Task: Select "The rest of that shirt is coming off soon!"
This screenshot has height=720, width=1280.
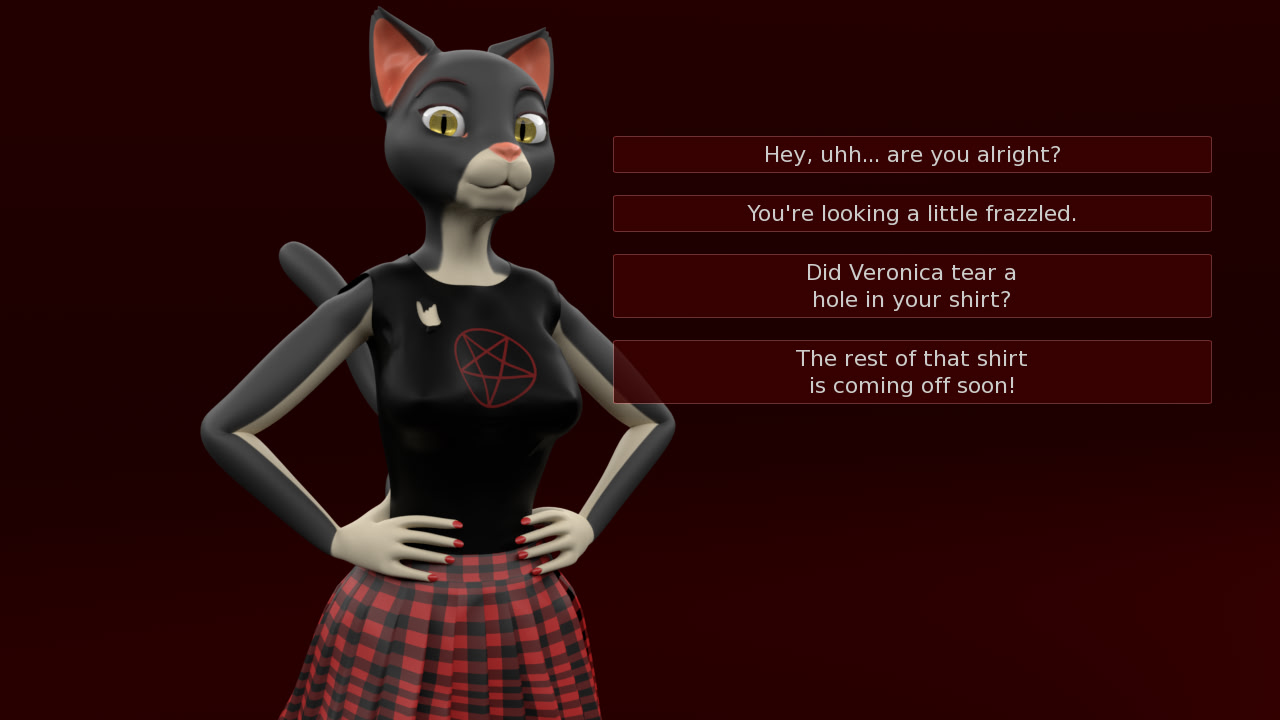Action: tap(912, 372)
